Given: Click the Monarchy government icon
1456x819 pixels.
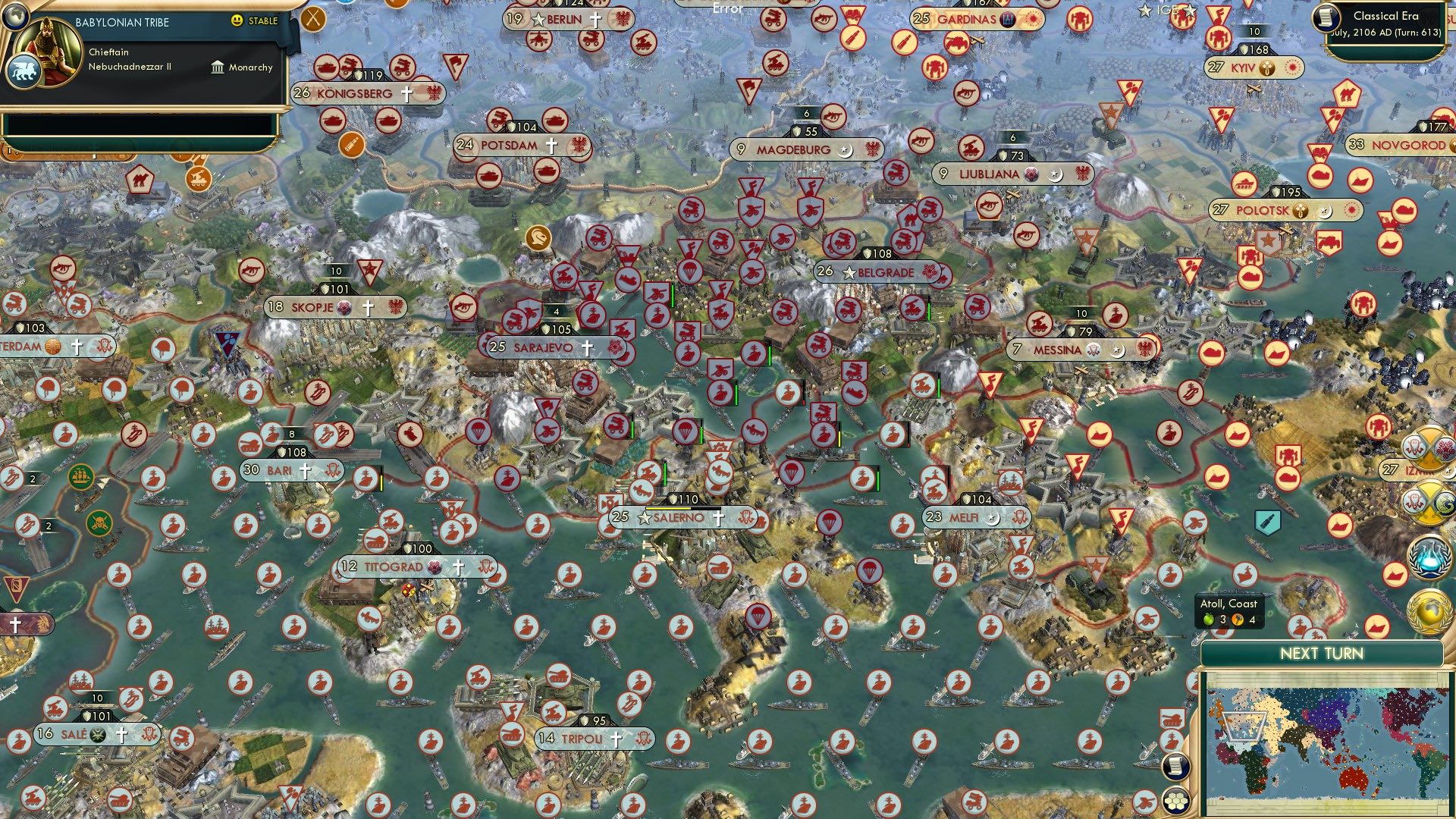Looking at the screenshot, I should click(x=218, y=68).
